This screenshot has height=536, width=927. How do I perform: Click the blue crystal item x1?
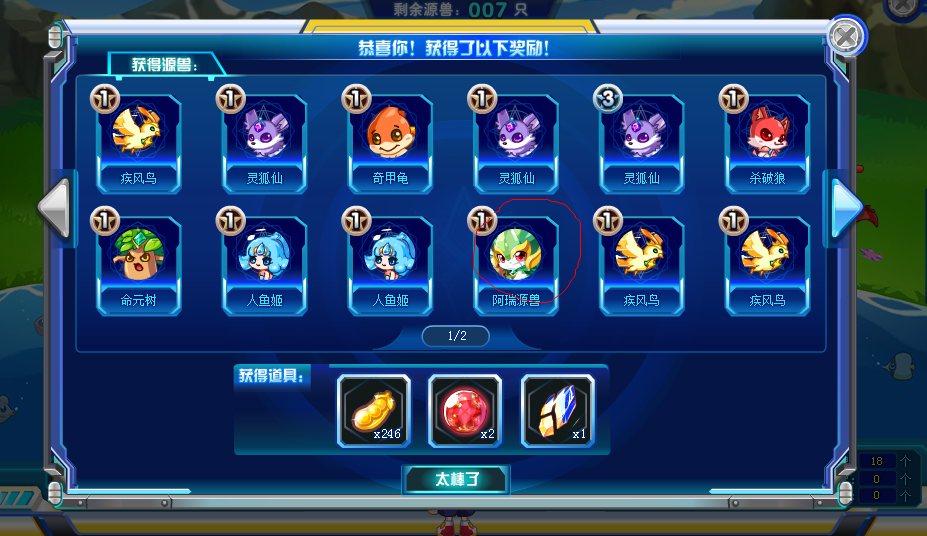(x=557, y=410)
